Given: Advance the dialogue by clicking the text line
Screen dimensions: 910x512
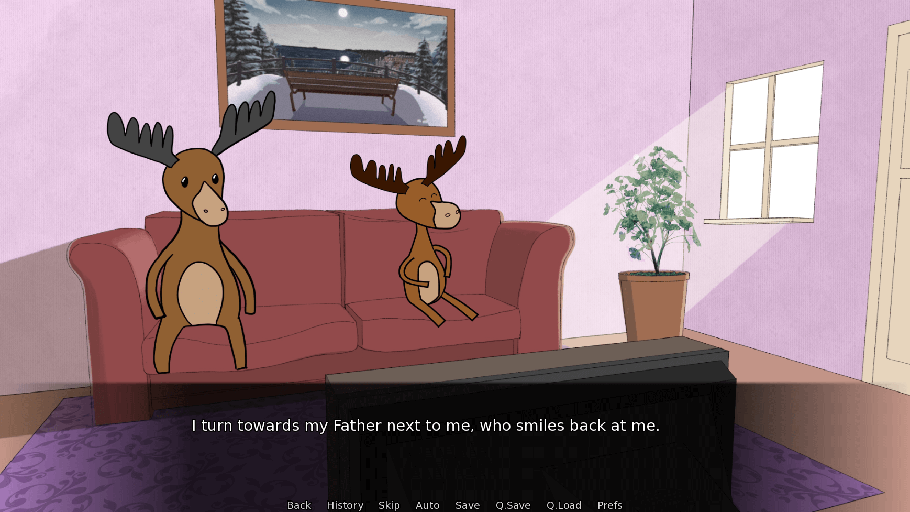Looking at the screenshot, I should [x=426, y=426].
